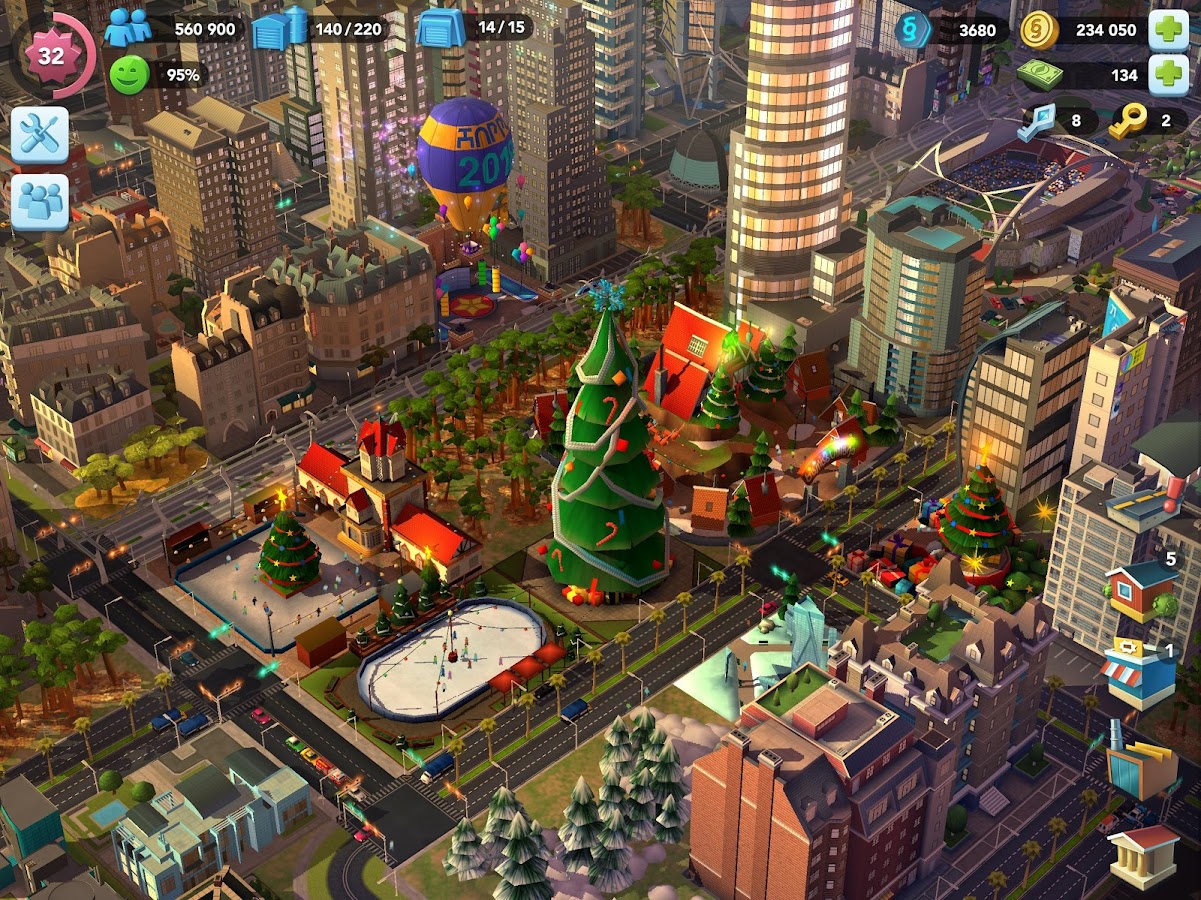Tap the blue hexagon currency icon
Viewport: 1201px width, 900px height.
pyautogui.click(x=913, y=30)
